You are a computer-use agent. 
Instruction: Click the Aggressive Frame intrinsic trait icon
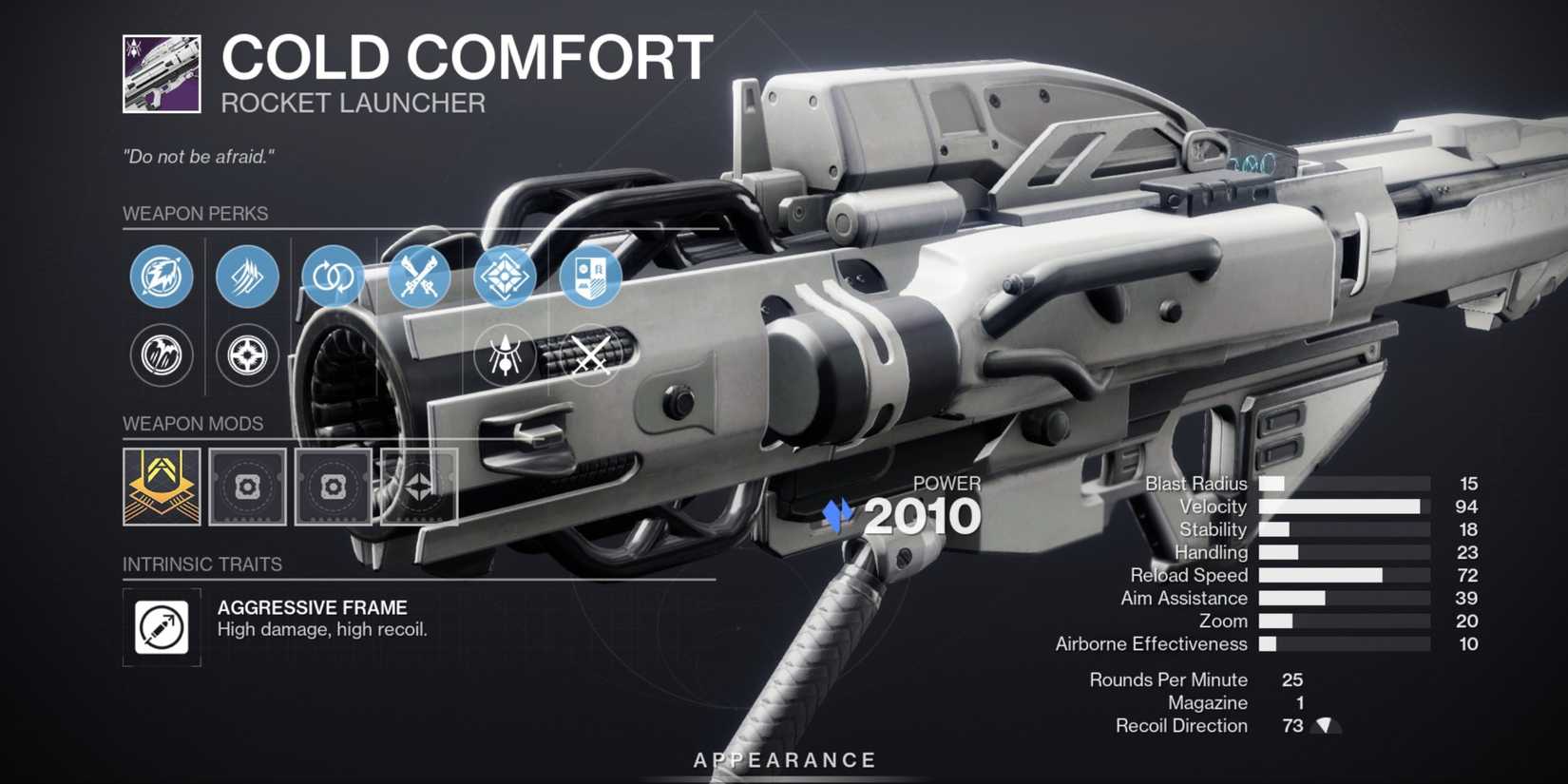click(x=161, y=626)
